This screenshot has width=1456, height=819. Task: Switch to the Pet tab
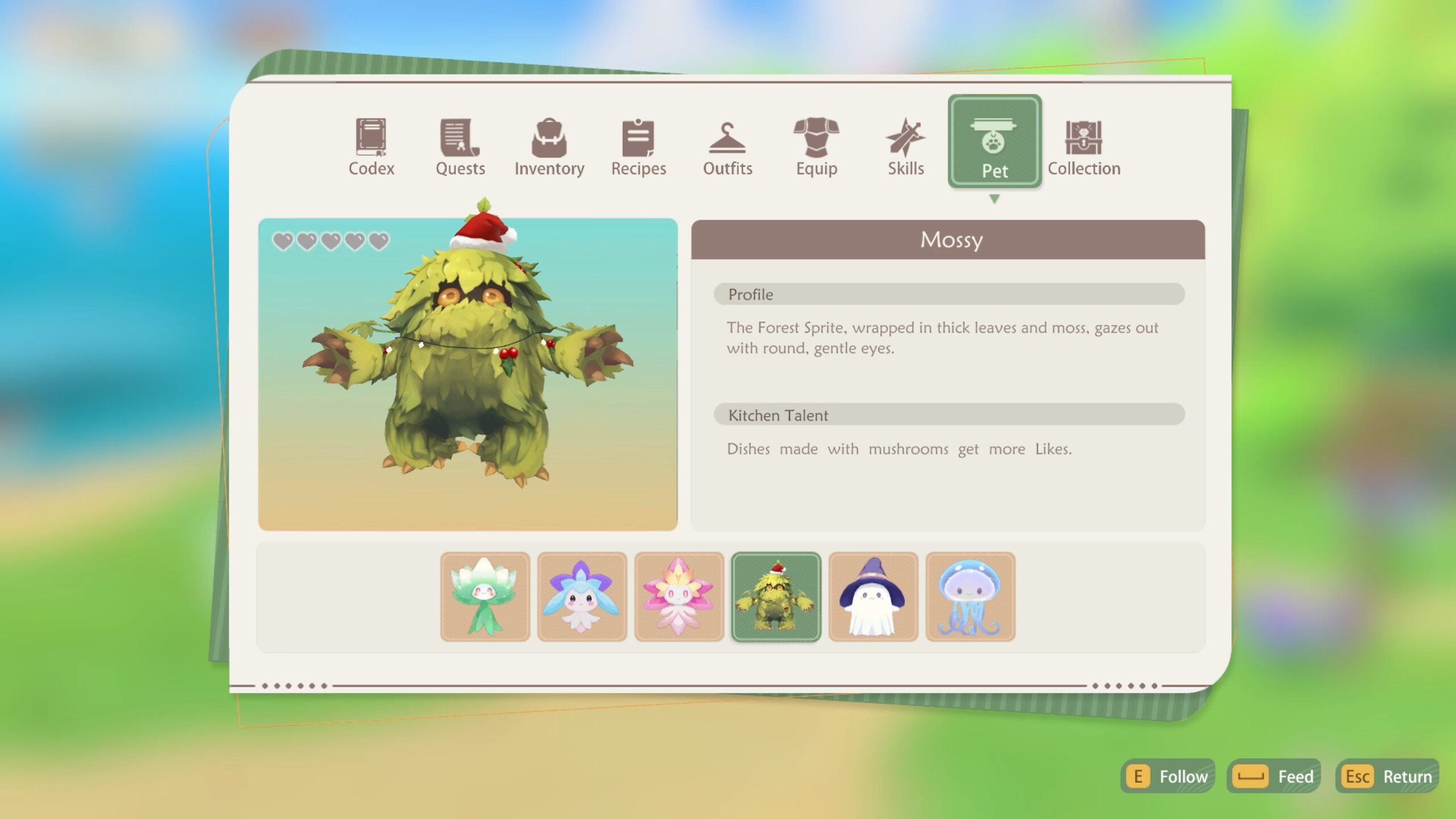tap(995, 142)
